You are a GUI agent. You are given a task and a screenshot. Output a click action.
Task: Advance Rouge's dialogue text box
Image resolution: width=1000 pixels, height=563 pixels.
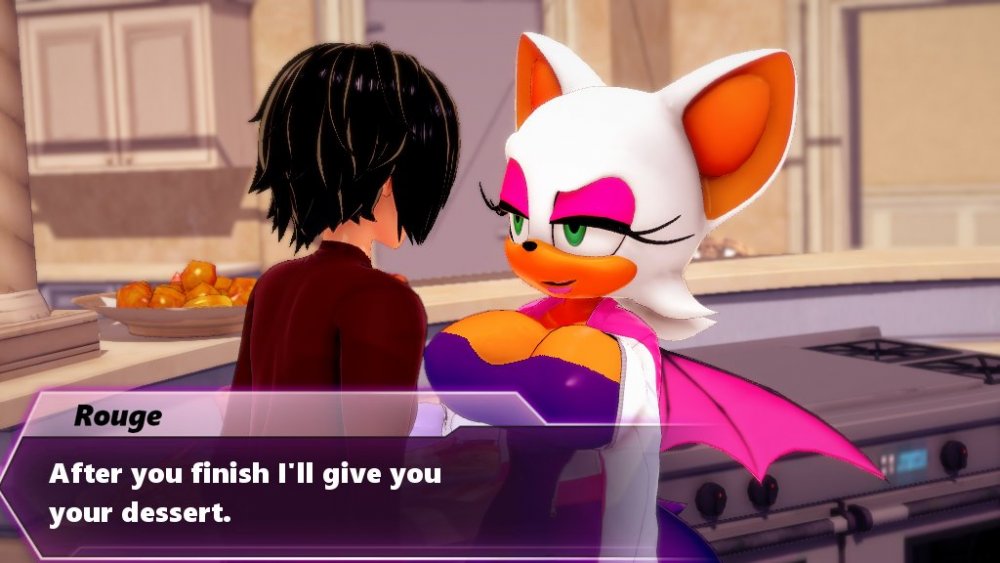300,492
